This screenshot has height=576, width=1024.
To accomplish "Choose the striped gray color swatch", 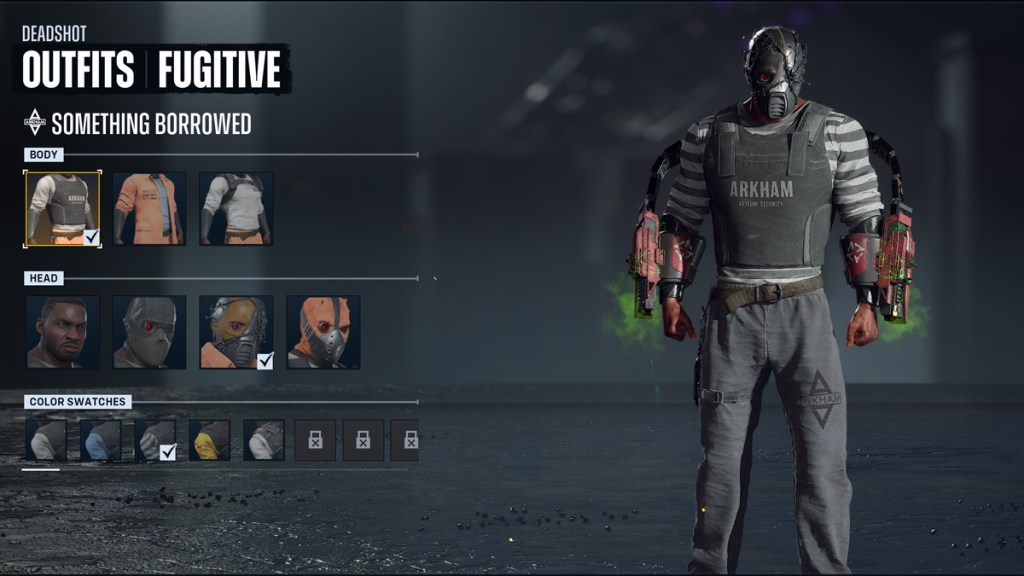I will click(155, 440).
